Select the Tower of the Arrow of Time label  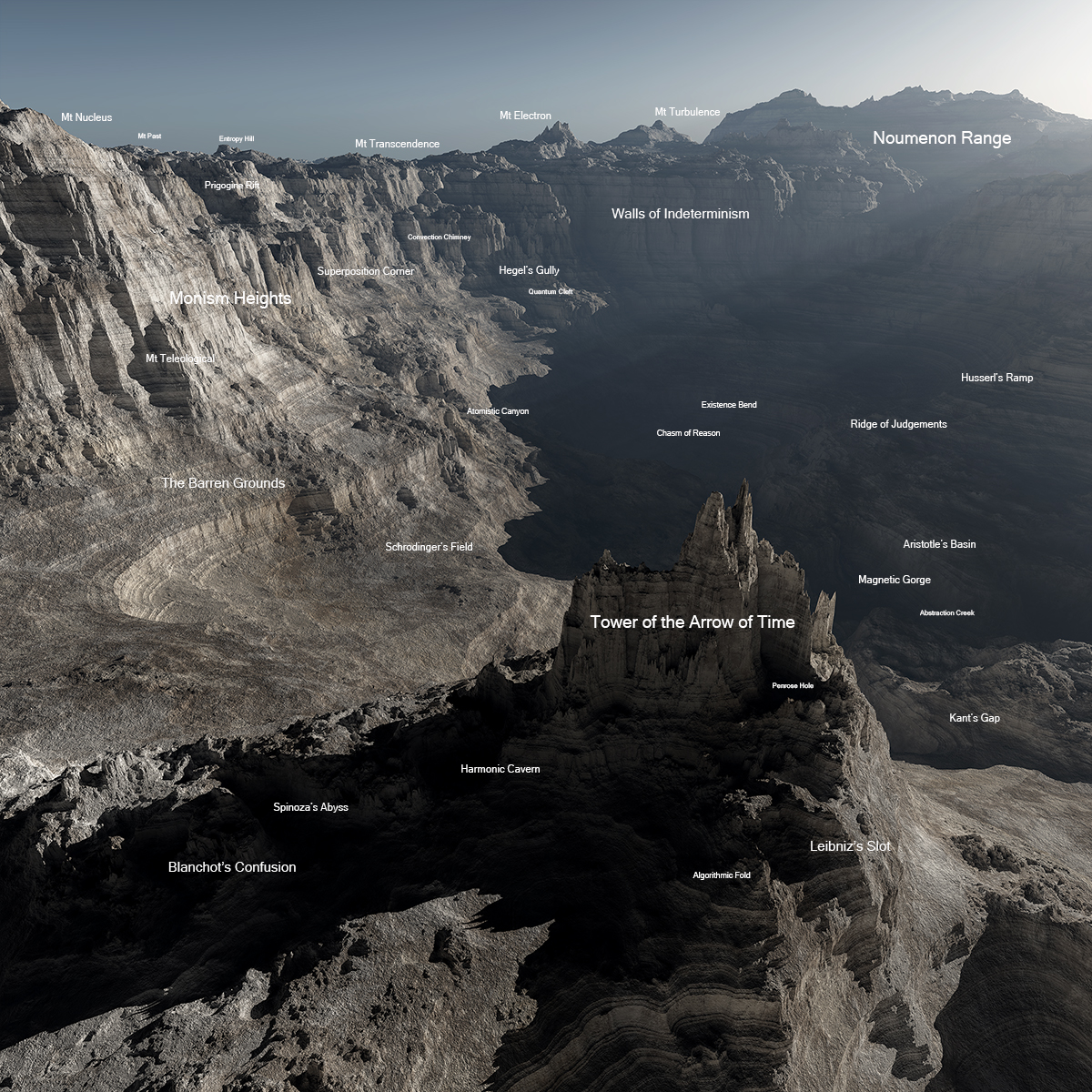pyautogui.click(x=692, y=622)
